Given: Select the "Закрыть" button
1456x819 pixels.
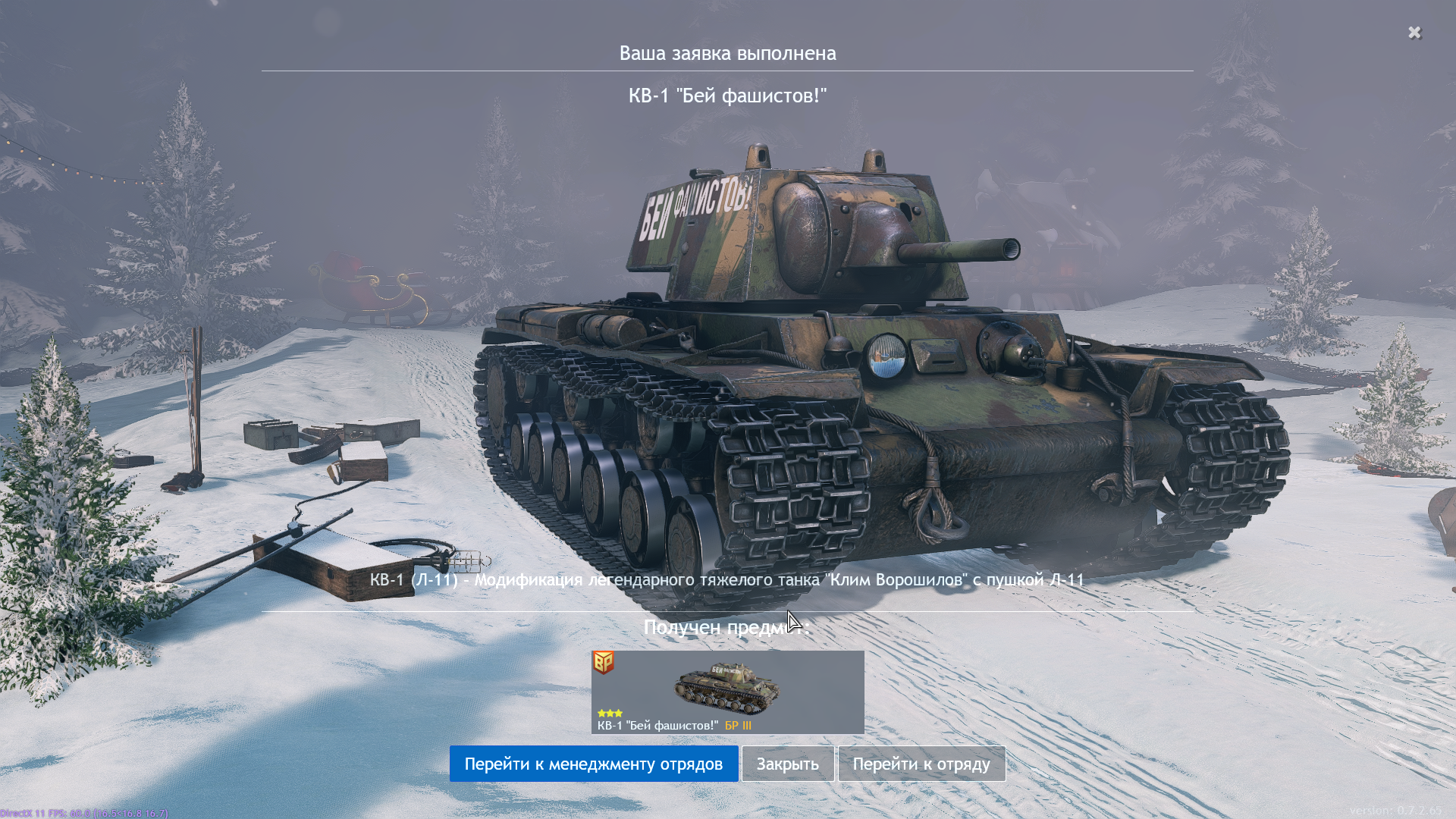Looking at the screenshot, I should point(787,764).
